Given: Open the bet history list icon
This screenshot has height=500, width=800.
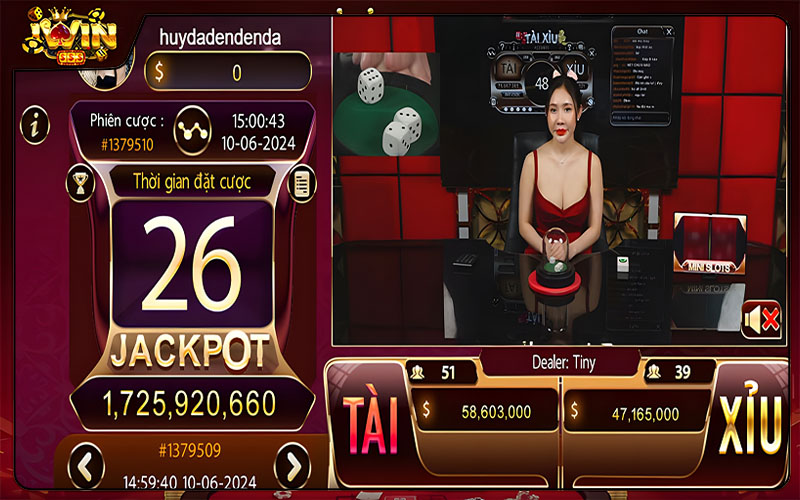Looking at the screenshot, I should 300,183.
